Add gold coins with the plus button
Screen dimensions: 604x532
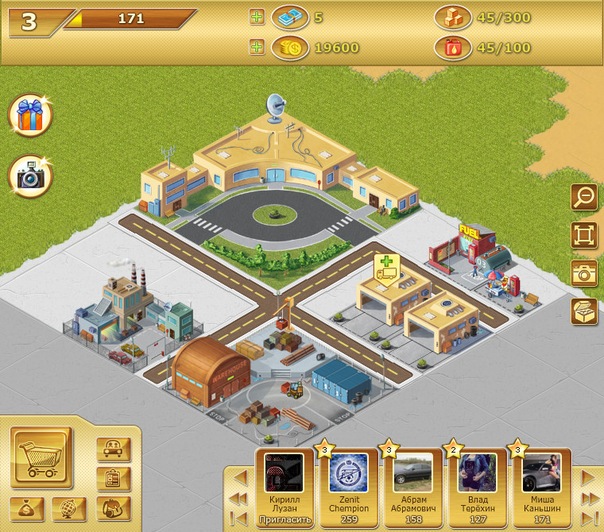(x=257, y=46)
